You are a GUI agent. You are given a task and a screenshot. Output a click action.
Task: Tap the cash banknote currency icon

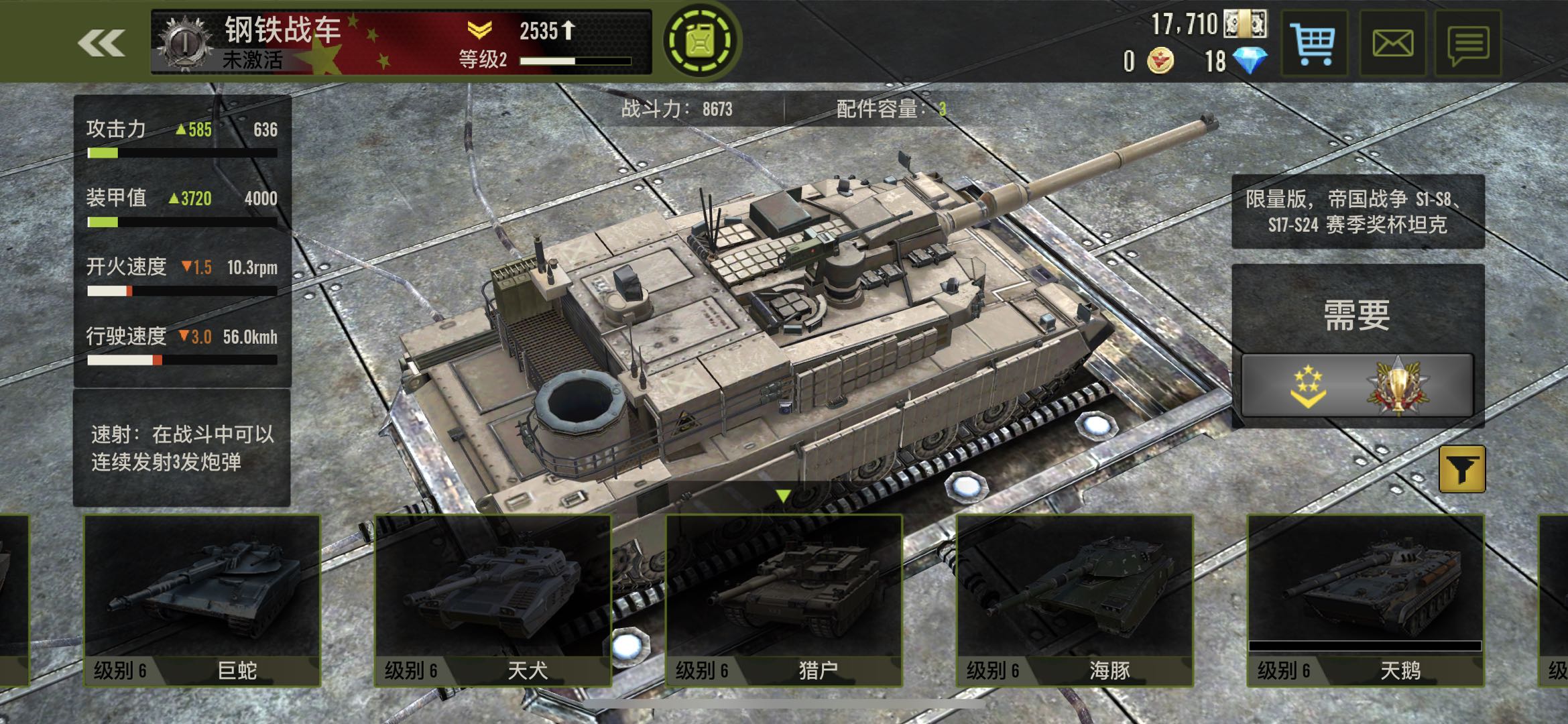[1245, 24]
